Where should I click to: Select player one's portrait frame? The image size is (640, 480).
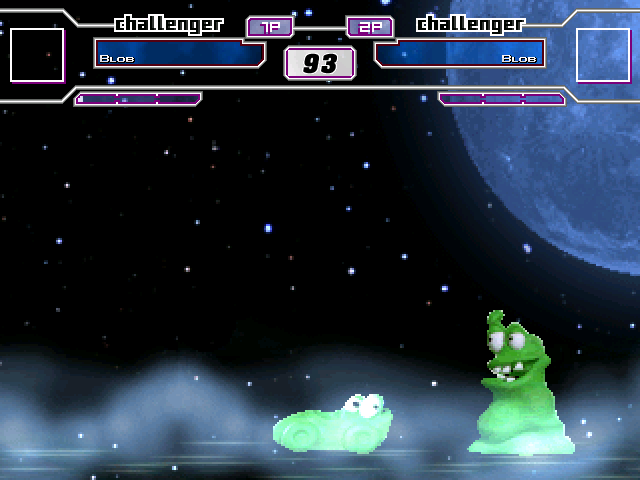tap(37, 55)
